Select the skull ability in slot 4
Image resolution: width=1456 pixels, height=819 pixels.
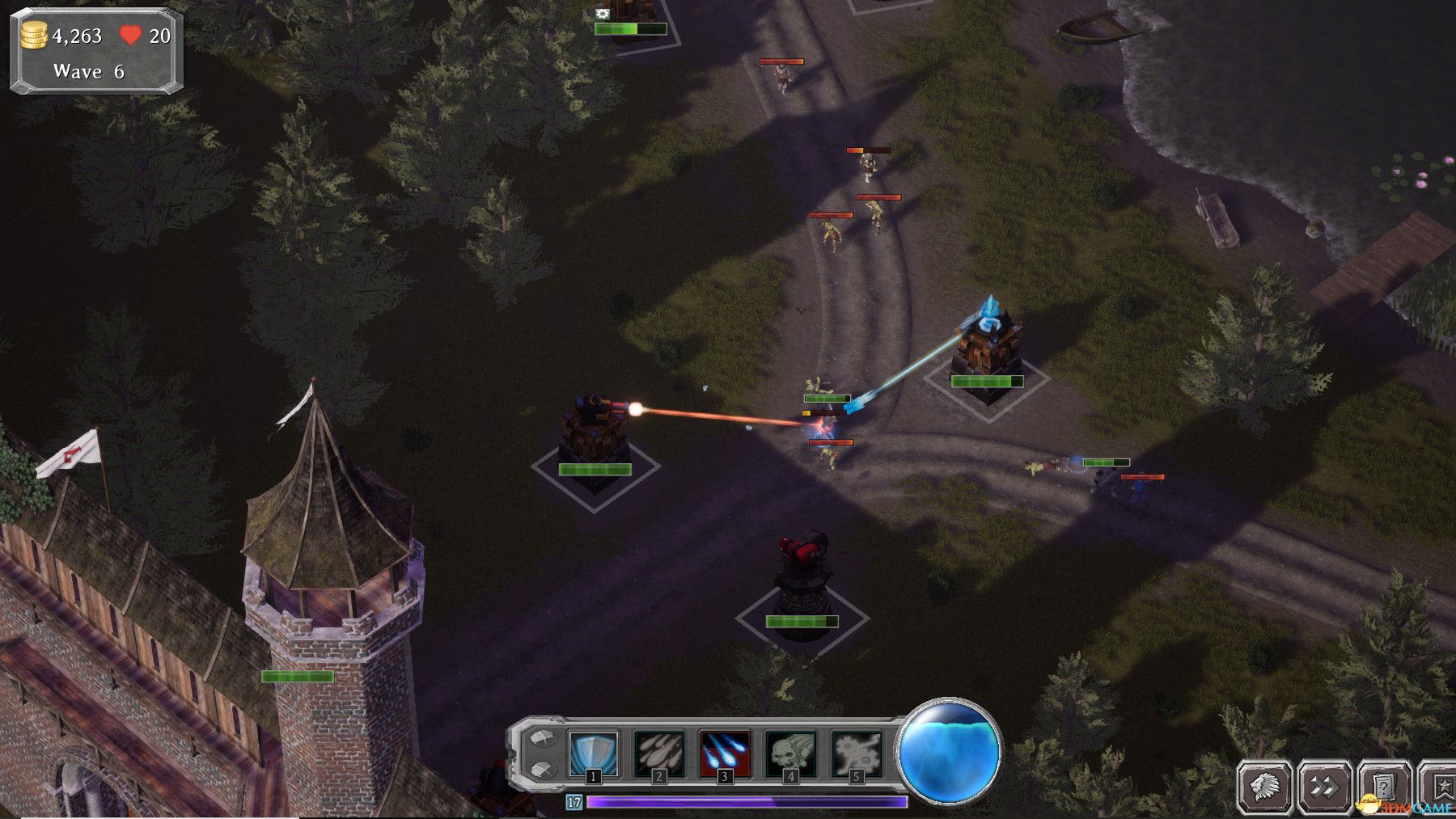tap(790, 753)
